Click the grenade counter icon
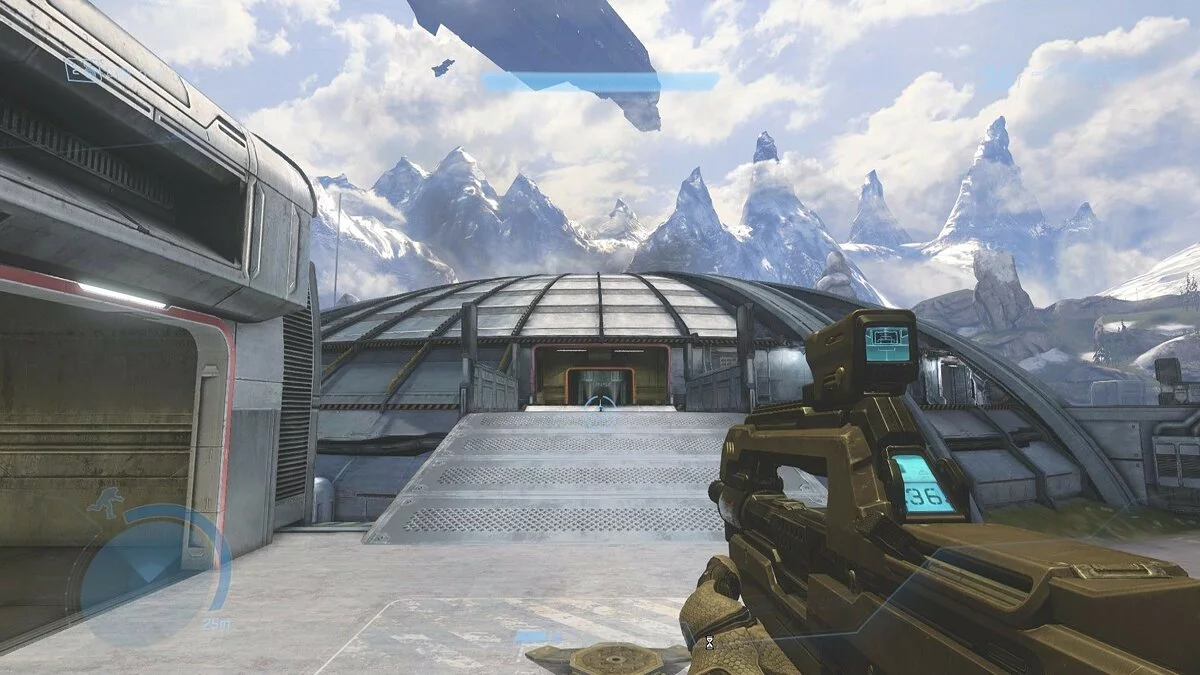Viewport: 1200px width, 675px height. (84, 69)
